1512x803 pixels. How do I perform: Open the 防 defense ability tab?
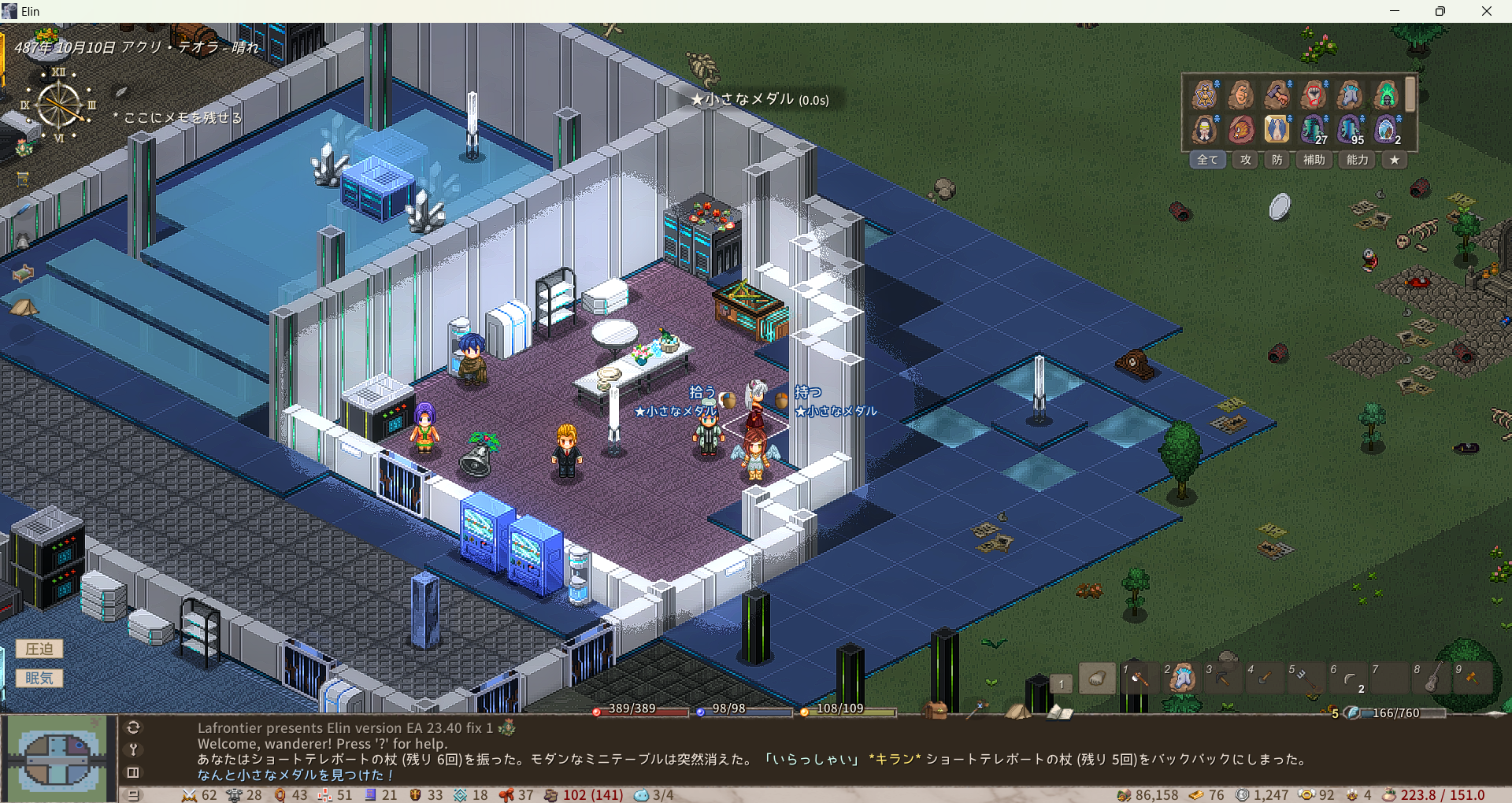tap(1277, 160)
